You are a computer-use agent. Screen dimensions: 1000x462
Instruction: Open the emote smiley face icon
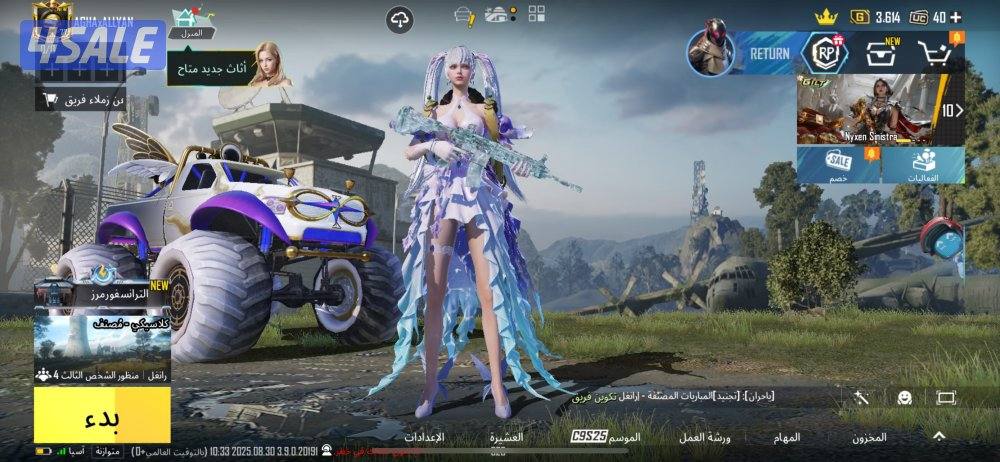[x=904, y=398]
